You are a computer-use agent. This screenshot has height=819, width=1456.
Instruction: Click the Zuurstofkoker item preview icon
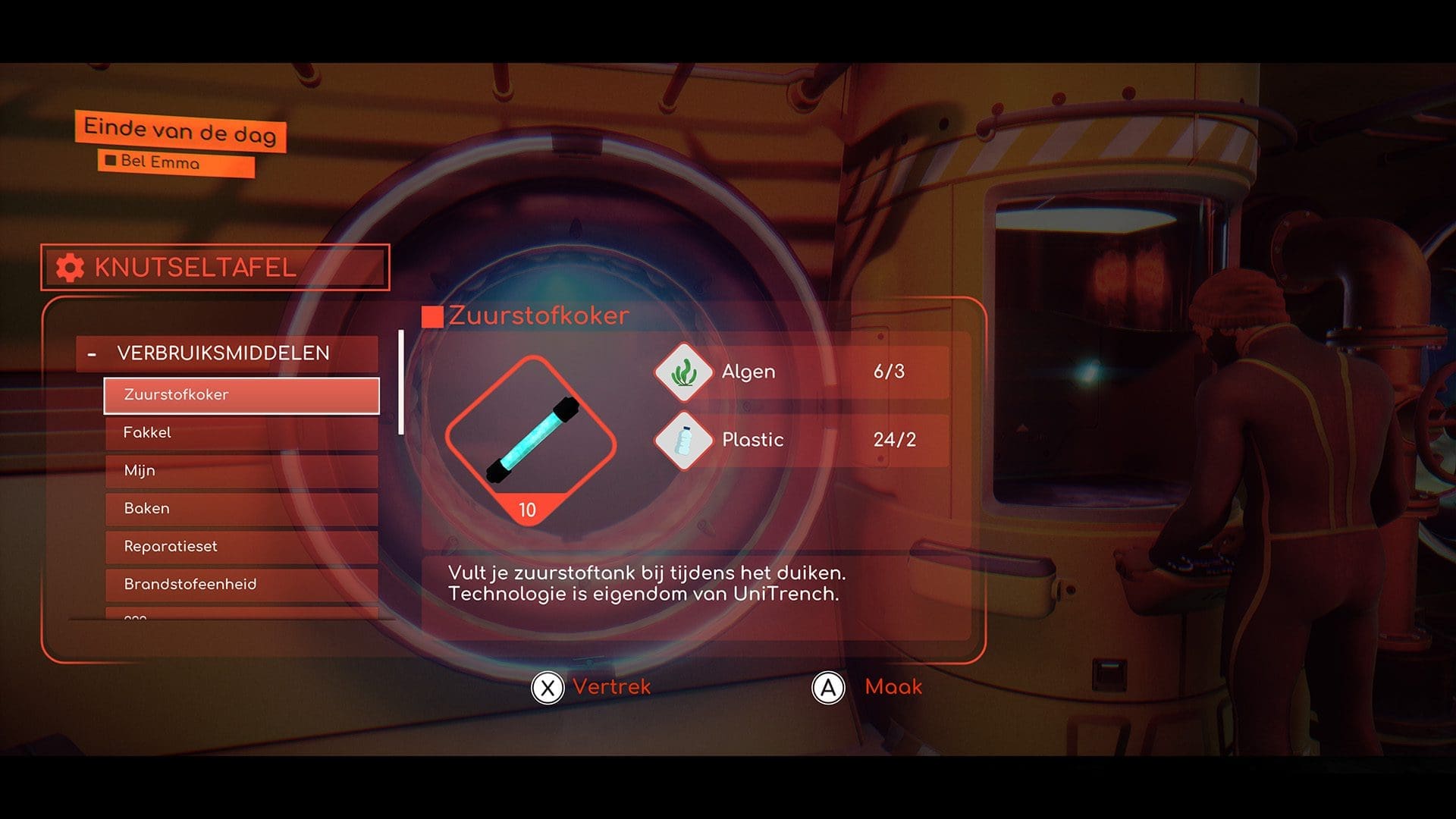pyautogui.click(x=530, y=440)
